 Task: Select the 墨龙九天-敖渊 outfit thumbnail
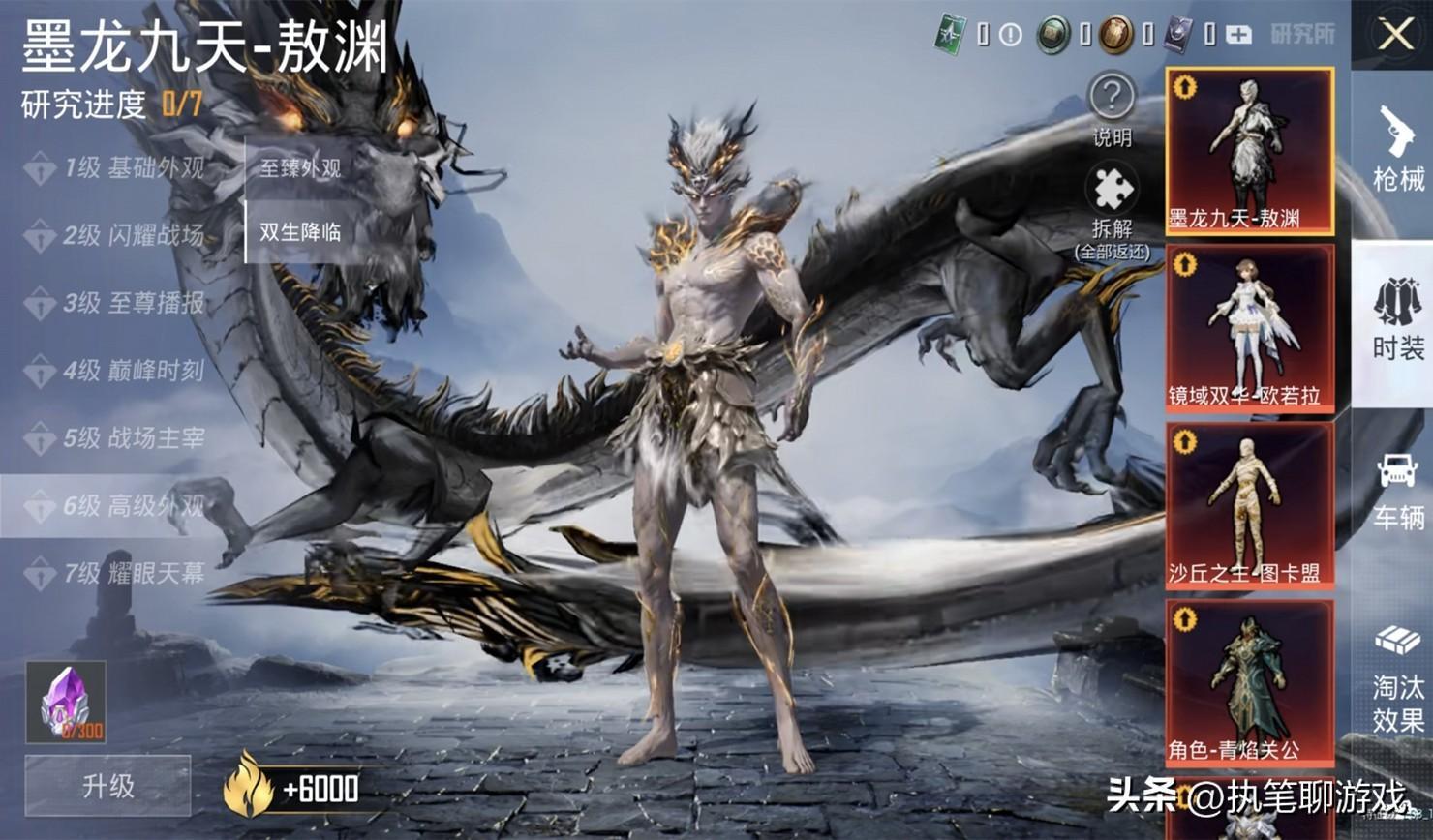1249,151
